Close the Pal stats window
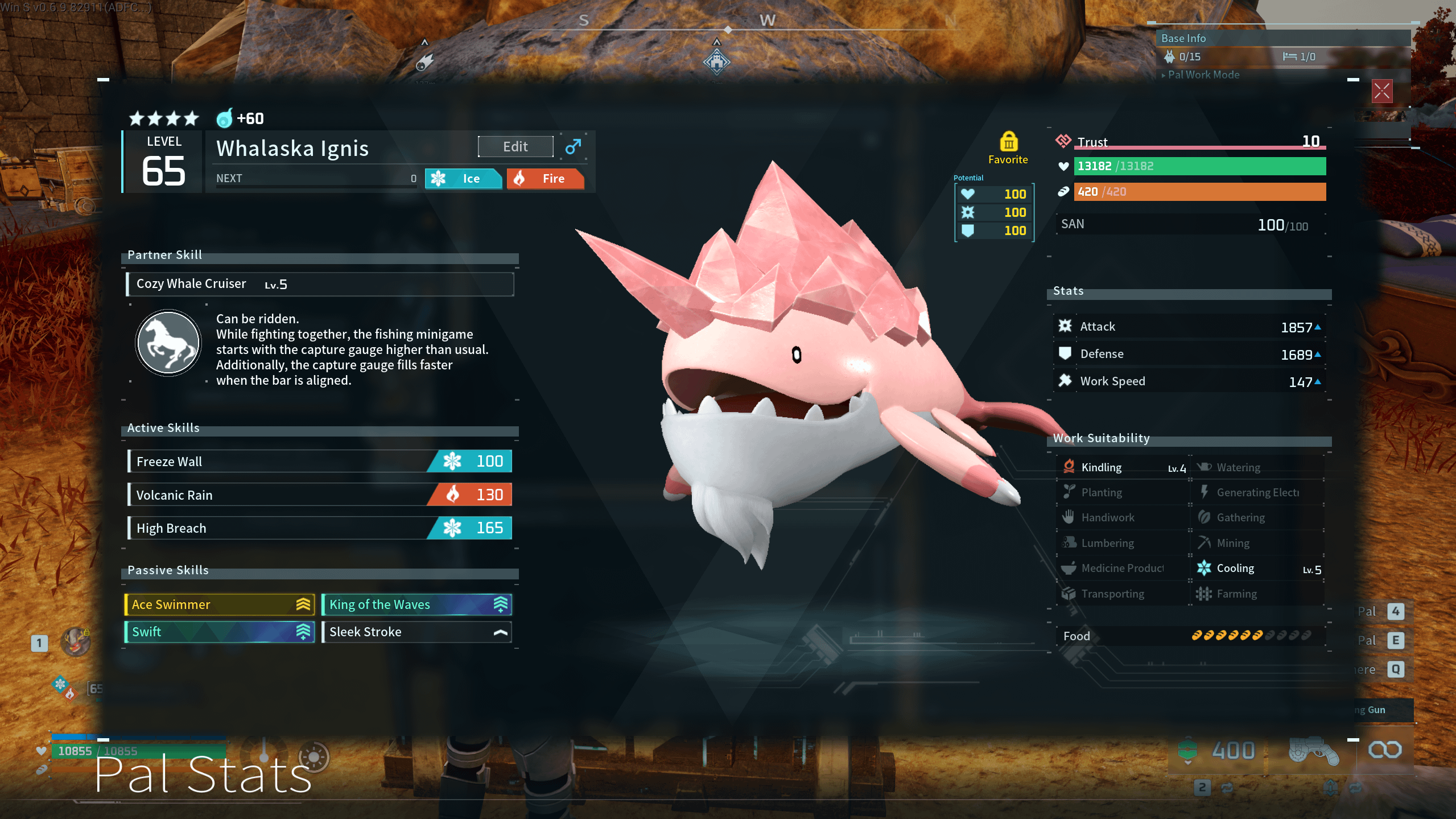The width and height of the screenshot is (1456, 819). coord(1381,91)
